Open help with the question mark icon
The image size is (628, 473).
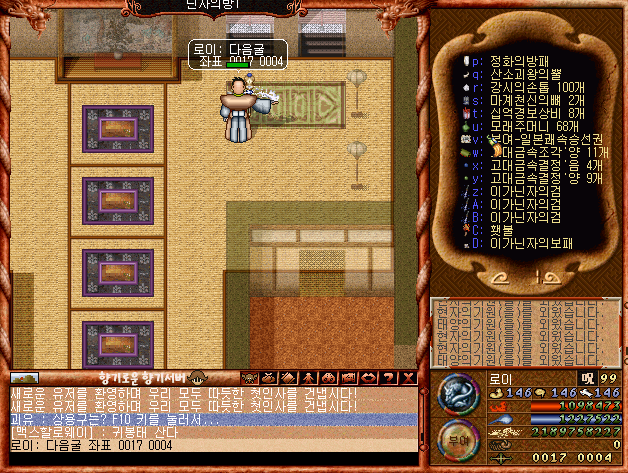tap(389, 378)
